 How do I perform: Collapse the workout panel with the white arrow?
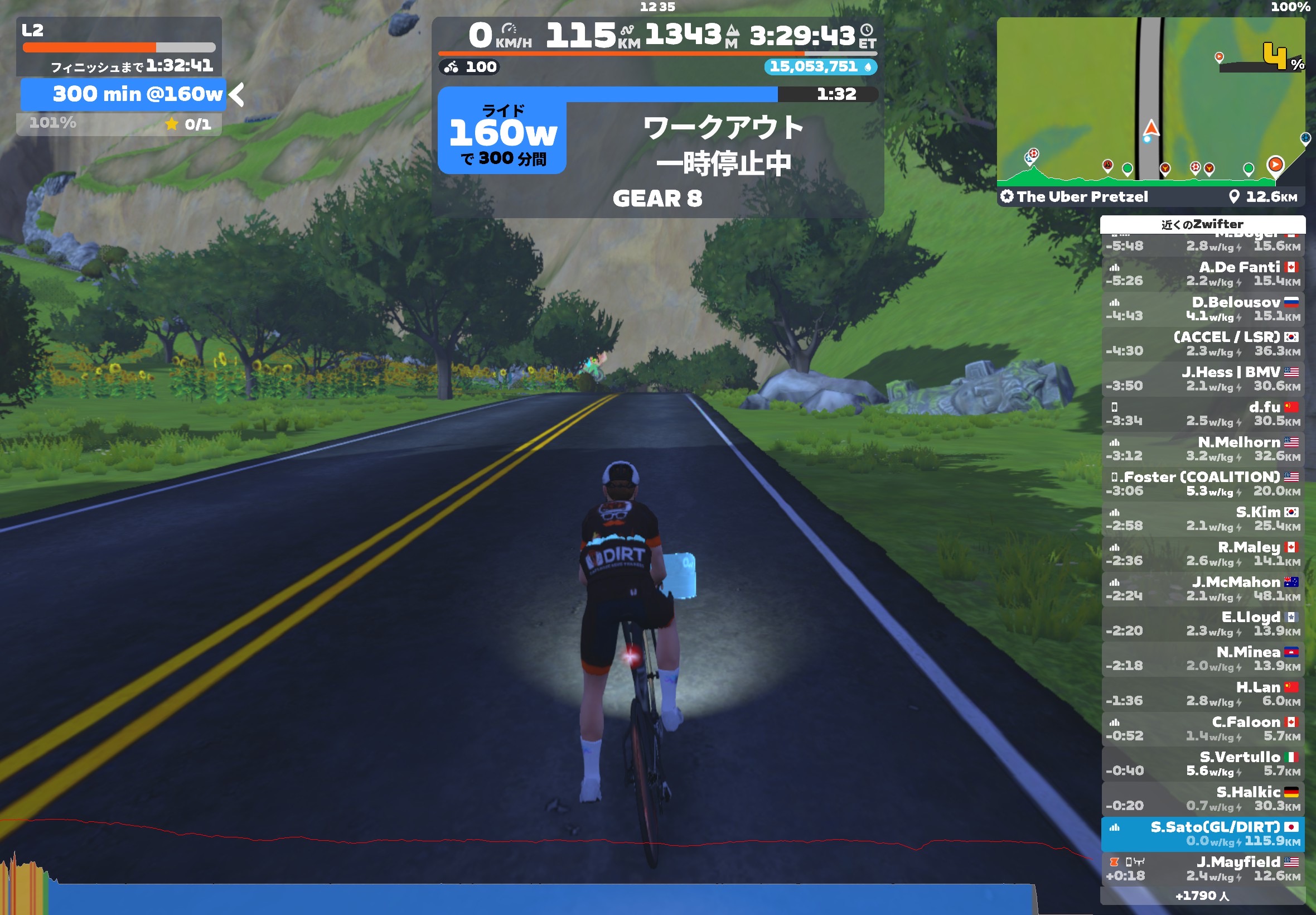click(x=236, y=95)
